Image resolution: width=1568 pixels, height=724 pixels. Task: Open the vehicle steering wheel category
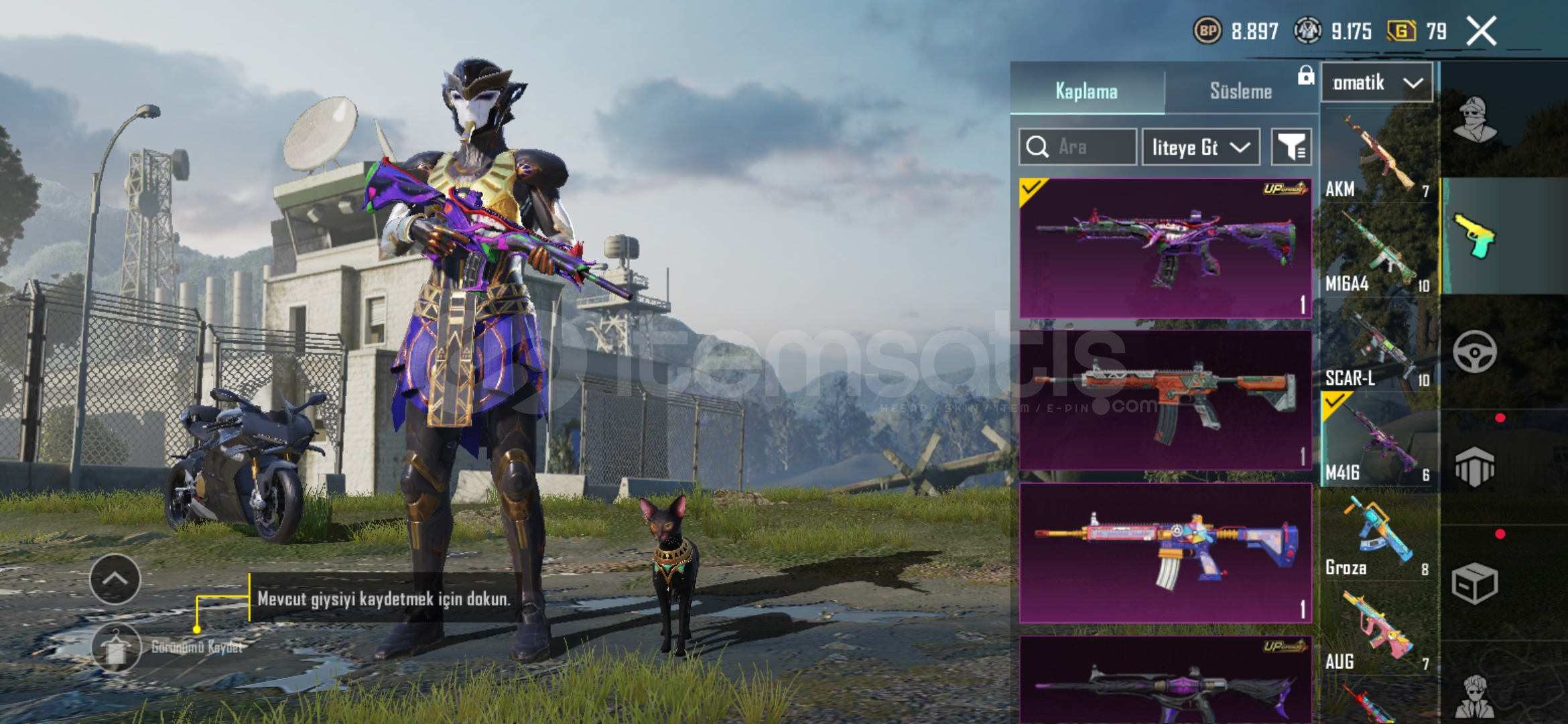1474,352
